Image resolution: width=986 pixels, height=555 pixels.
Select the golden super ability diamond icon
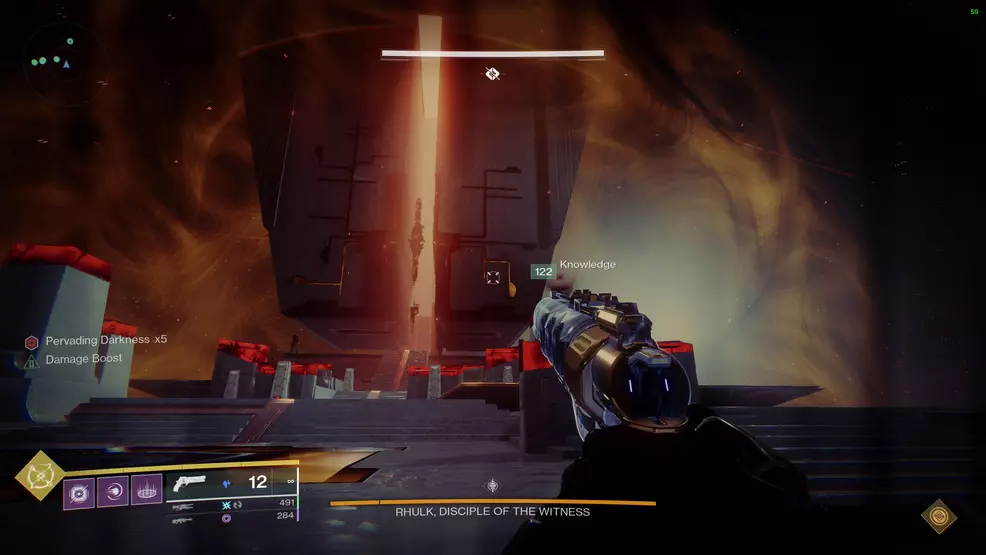point(40,475)
